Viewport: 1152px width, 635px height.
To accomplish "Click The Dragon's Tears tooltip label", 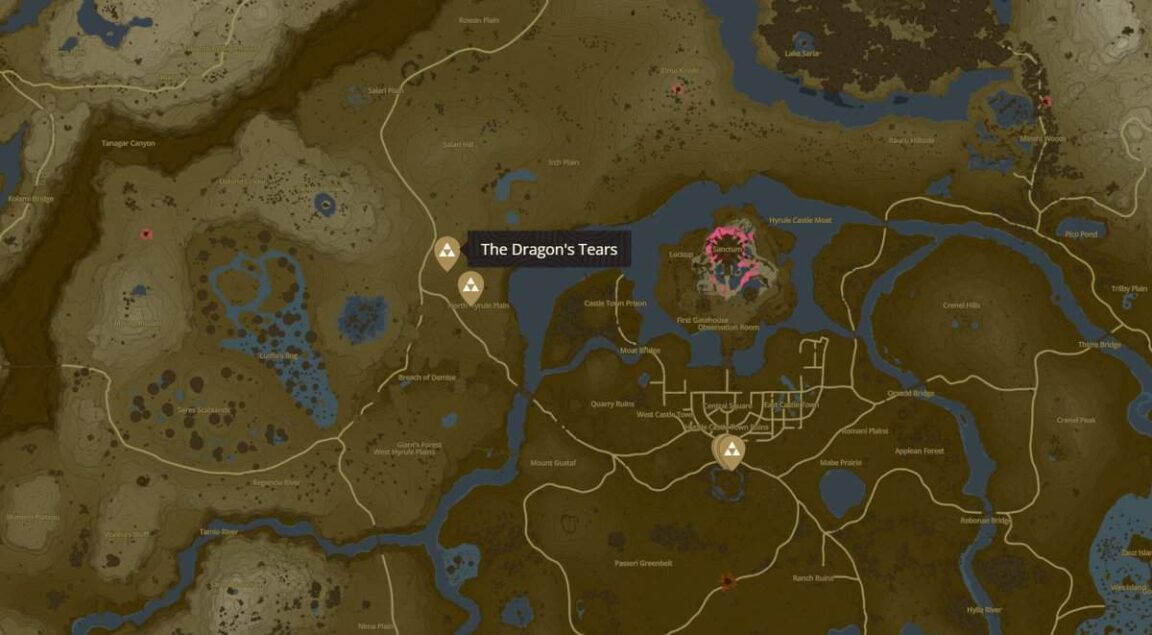I will 549,250.
